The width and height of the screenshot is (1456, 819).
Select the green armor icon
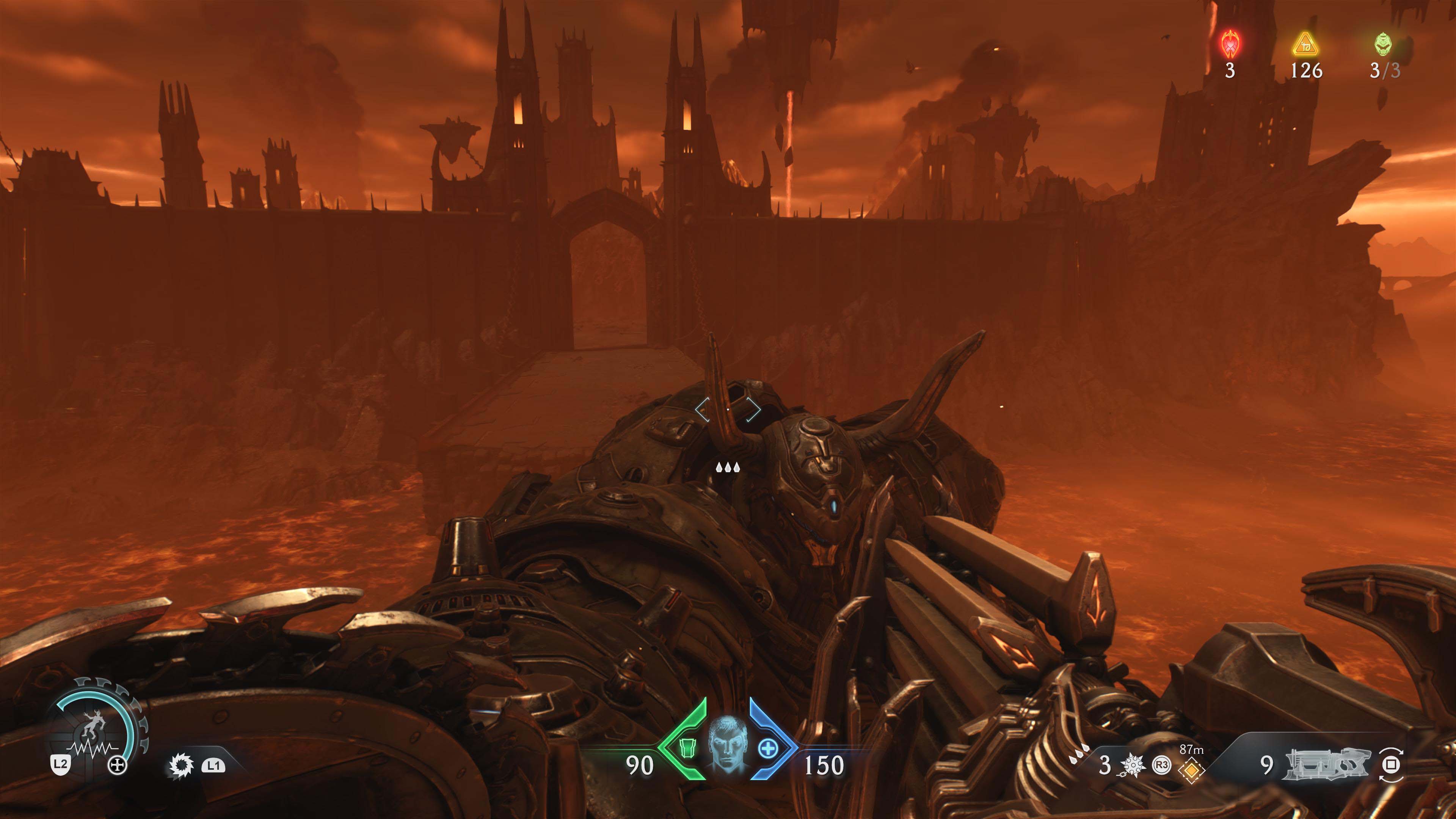pyautogui.click(x=686, y=748)
